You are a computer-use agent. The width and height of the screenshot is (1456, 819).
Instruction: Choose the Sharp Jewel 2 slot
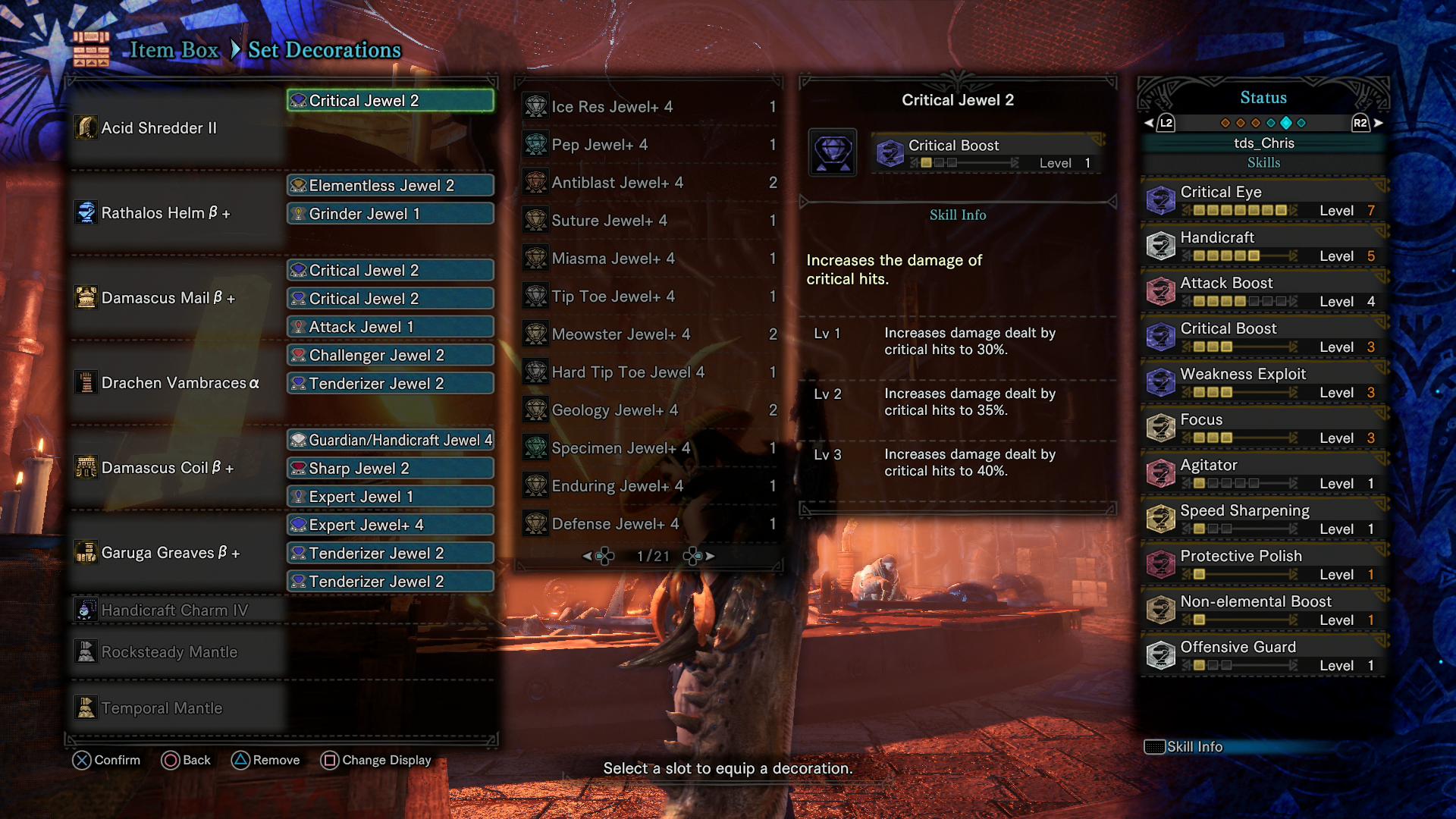(x=391, y=468)
